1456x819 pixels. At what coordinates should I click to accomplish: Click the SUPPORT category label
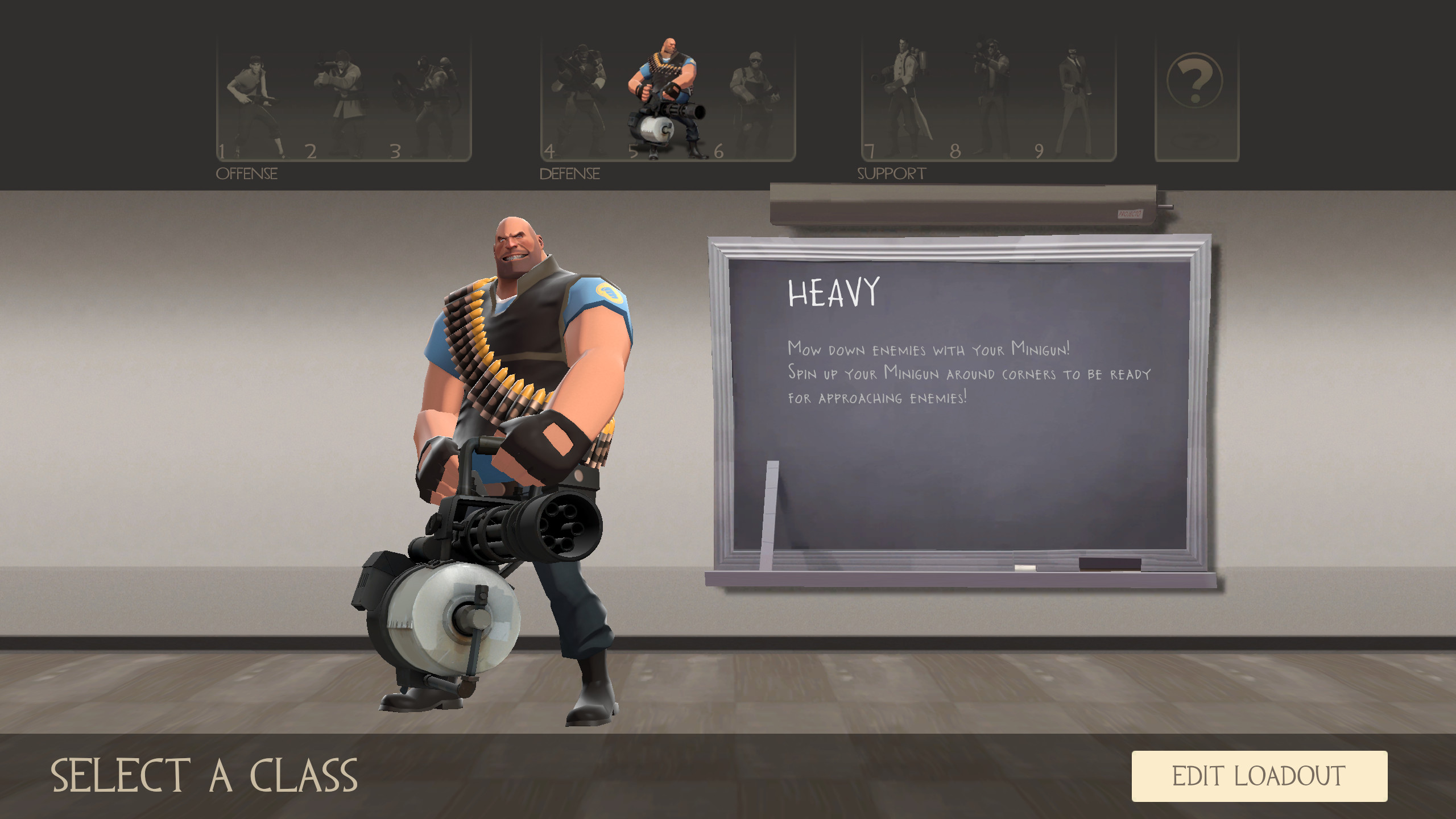[x=891, y=173]
